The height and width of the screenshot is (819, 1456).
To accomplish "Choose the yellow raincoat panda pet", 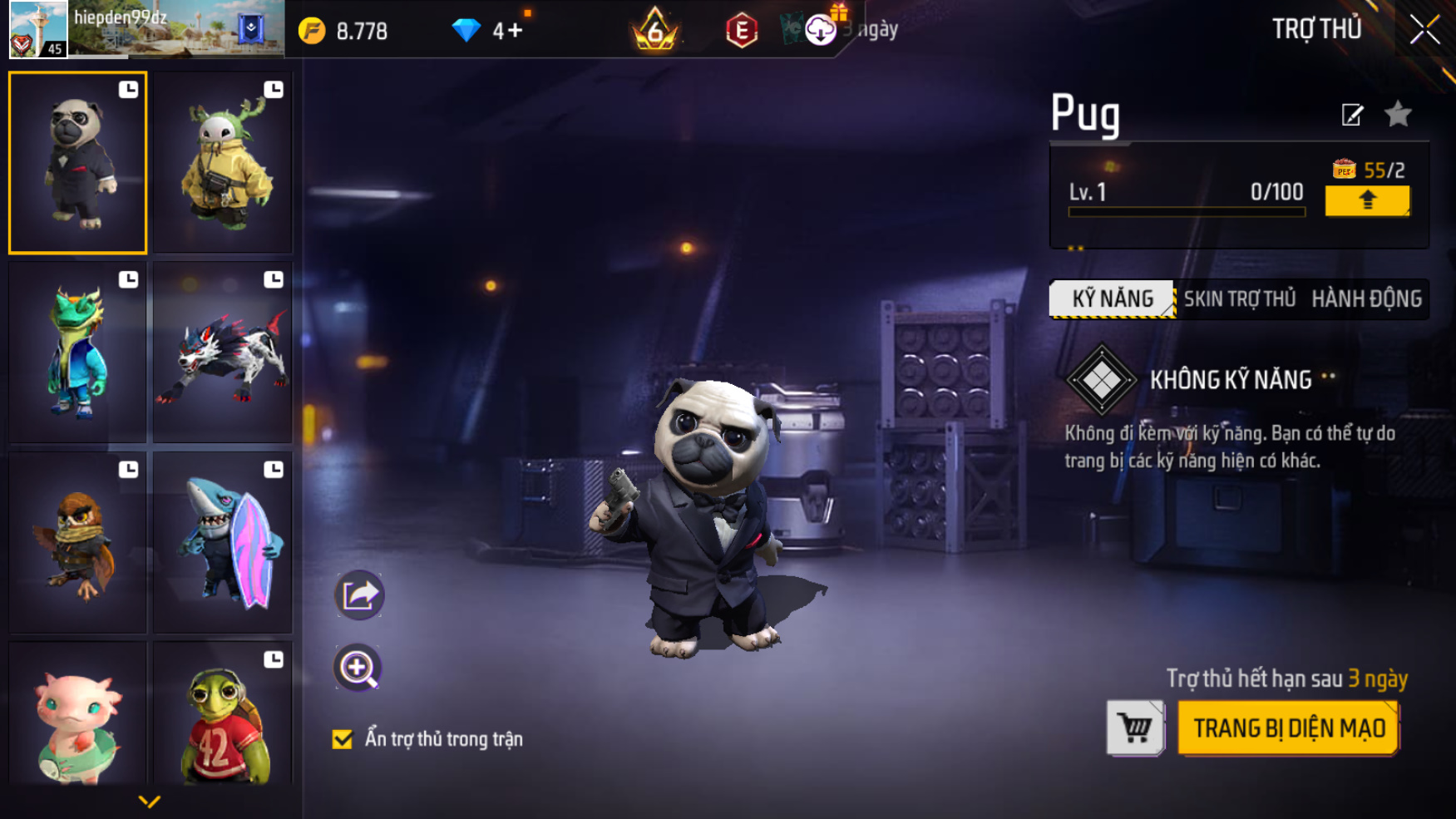I will (x=223, y=163).
